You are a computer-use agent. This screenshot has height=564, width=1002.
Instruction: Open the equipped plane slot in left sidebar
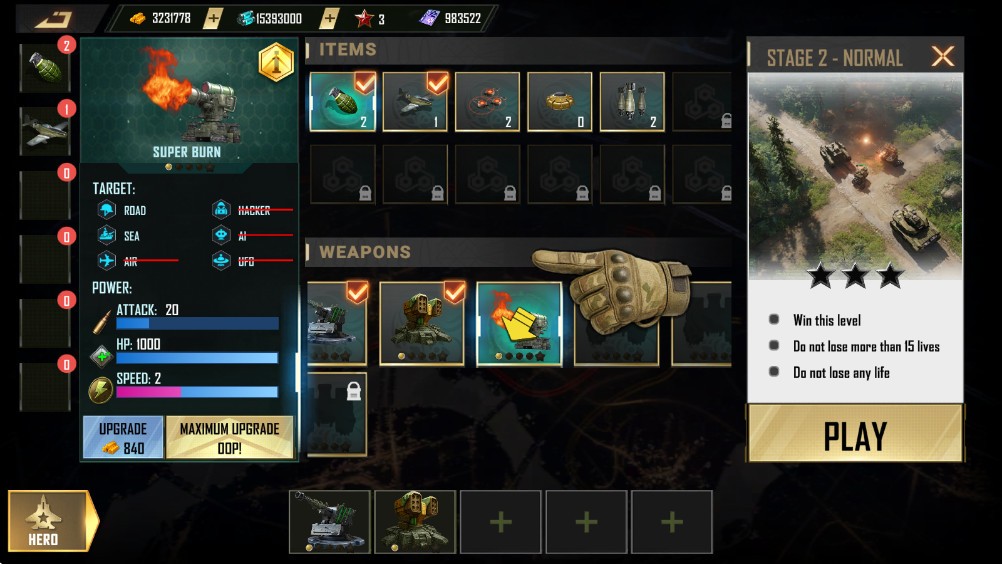[45, 131]
